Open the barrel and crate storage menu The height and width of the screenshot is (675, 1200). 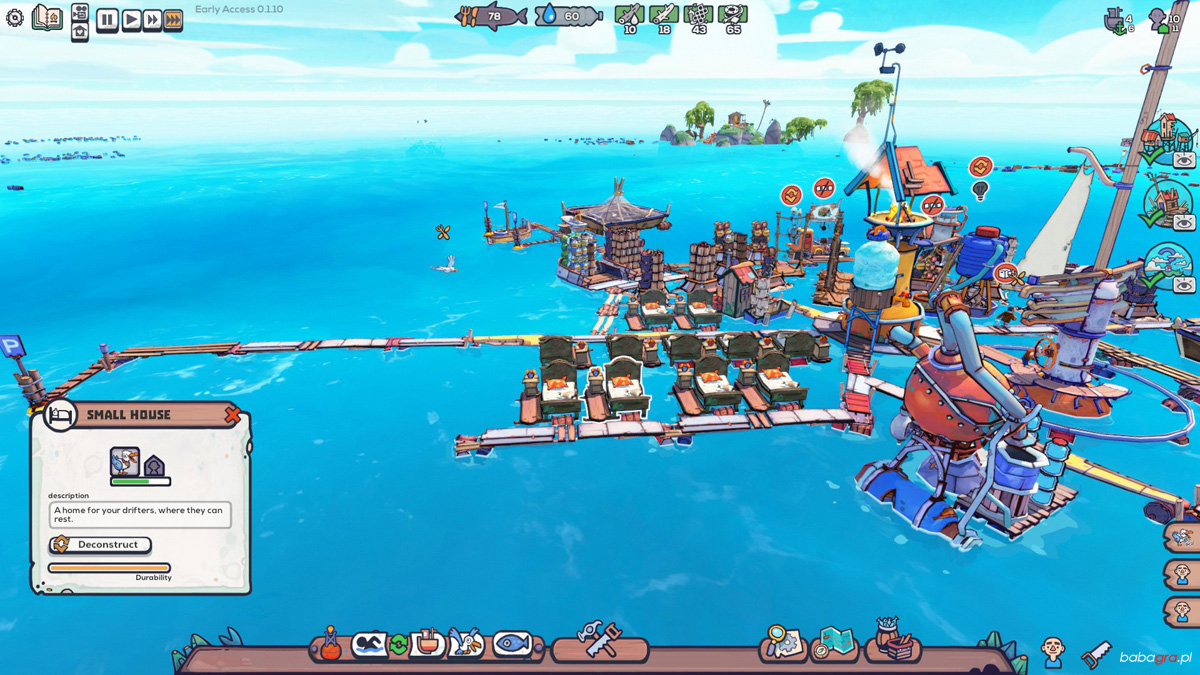892,640
